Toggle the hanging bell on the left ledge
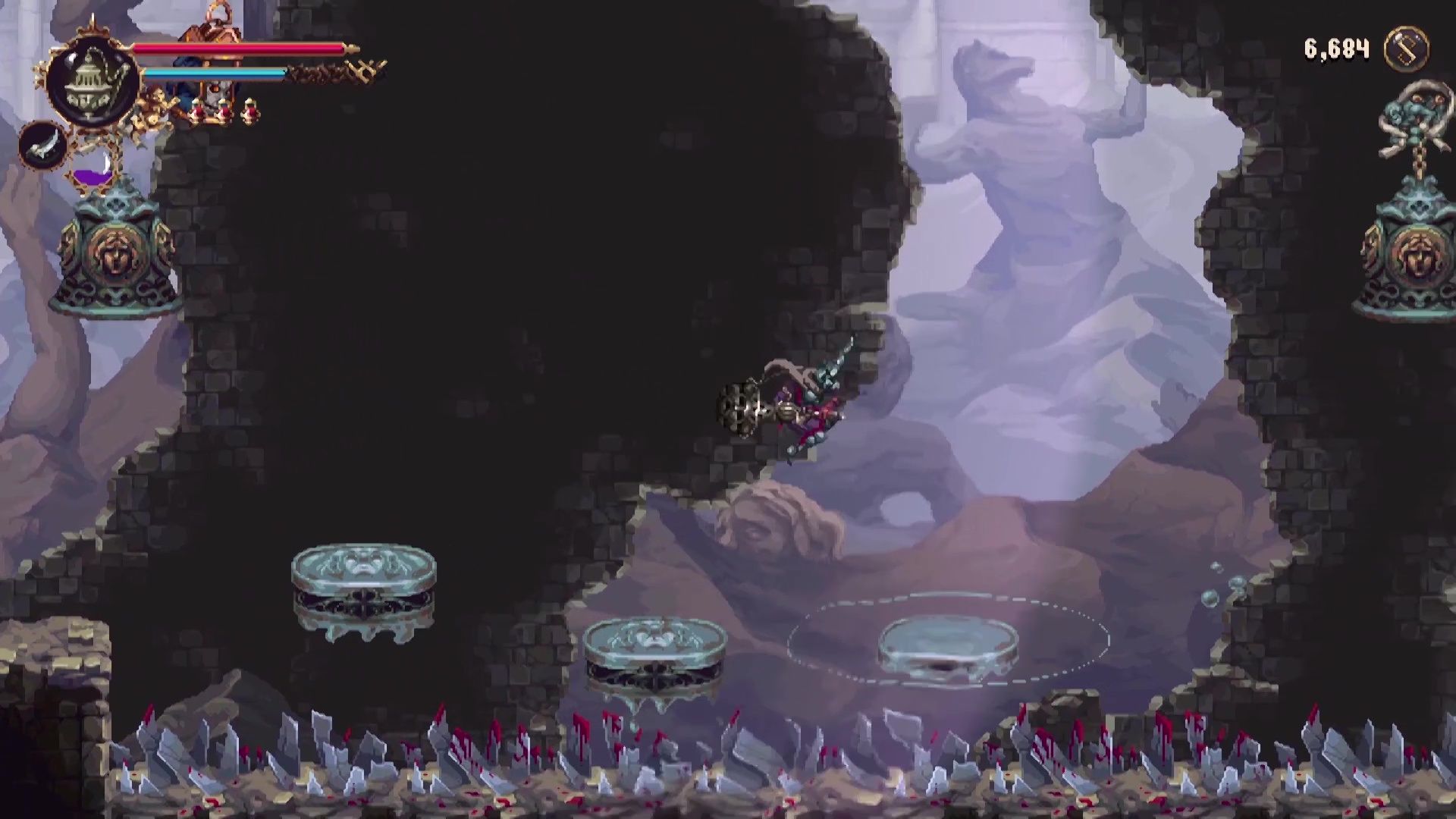The image size is (1456, 819). 114,250
